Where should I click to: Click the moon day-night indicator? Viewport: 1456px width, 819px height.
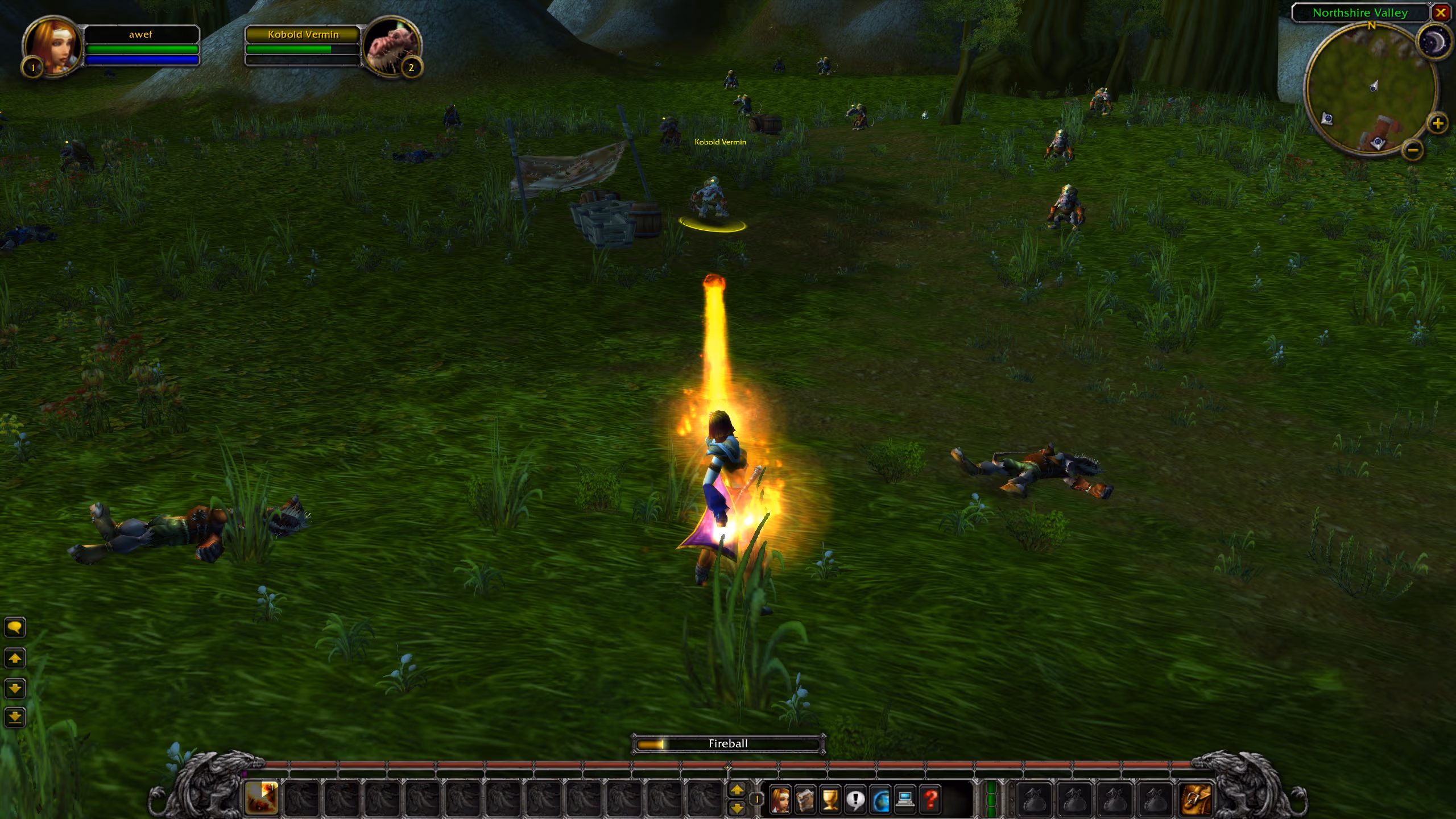pyautogui.click(x=1433, y=42)
